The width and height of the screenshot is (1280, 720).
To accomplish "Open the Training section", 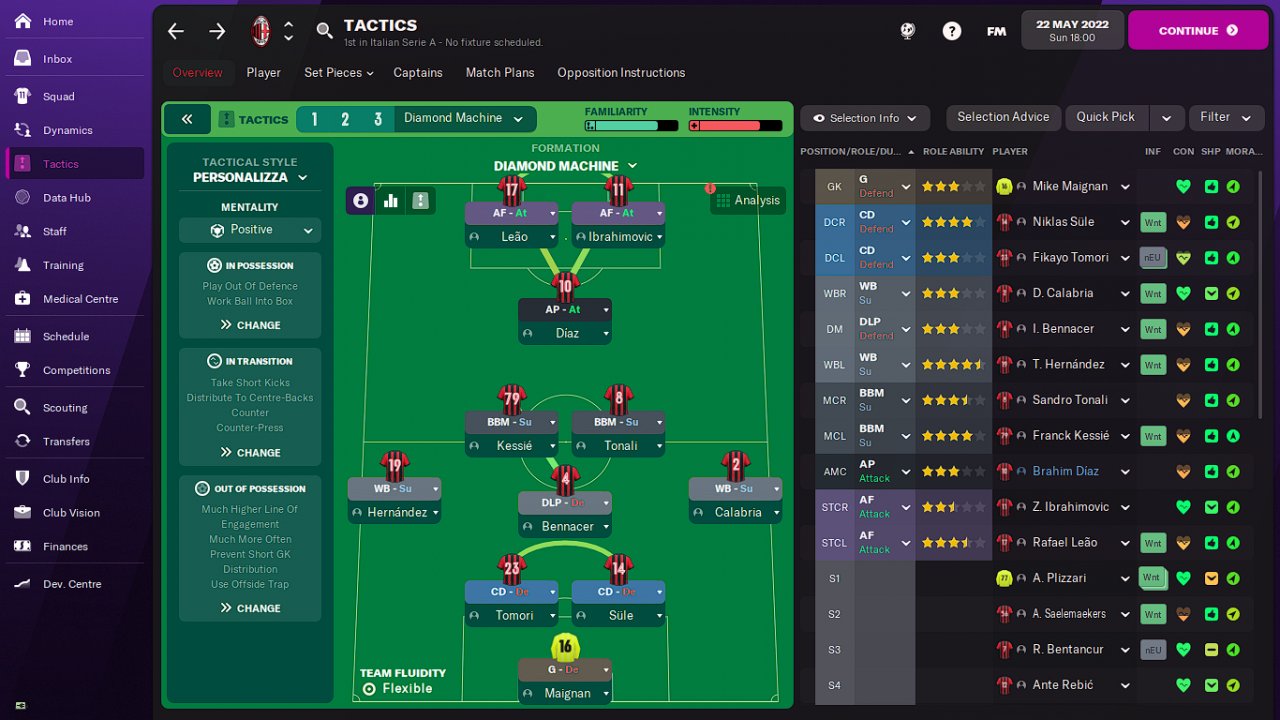I will coord(63,265).
